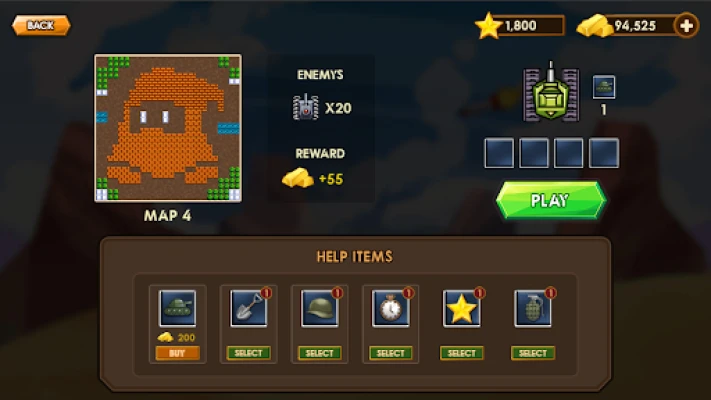Select the shovel help item

248,353
